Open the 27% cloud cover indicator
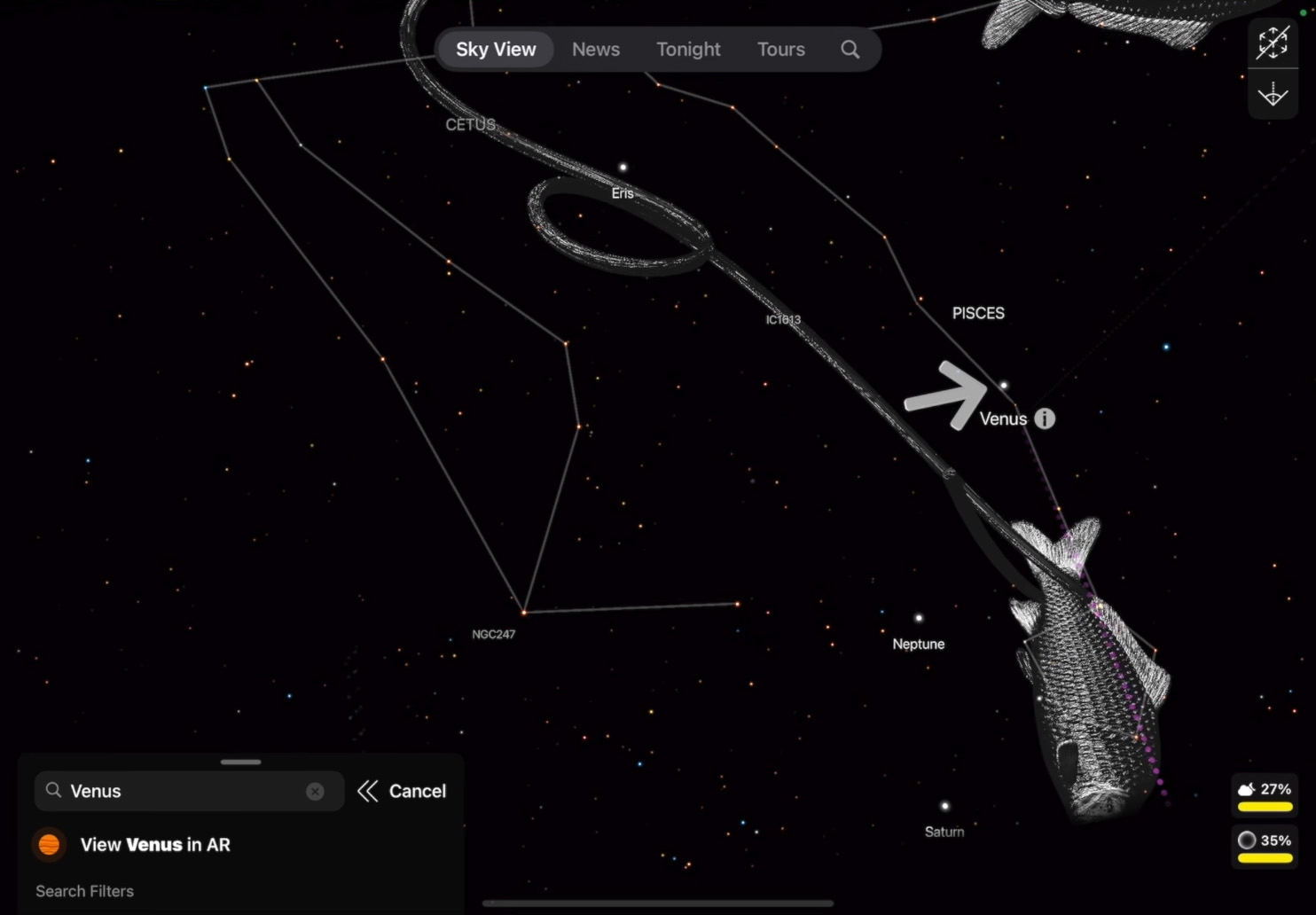The image size is (1316, 915). click(1265, 794)
